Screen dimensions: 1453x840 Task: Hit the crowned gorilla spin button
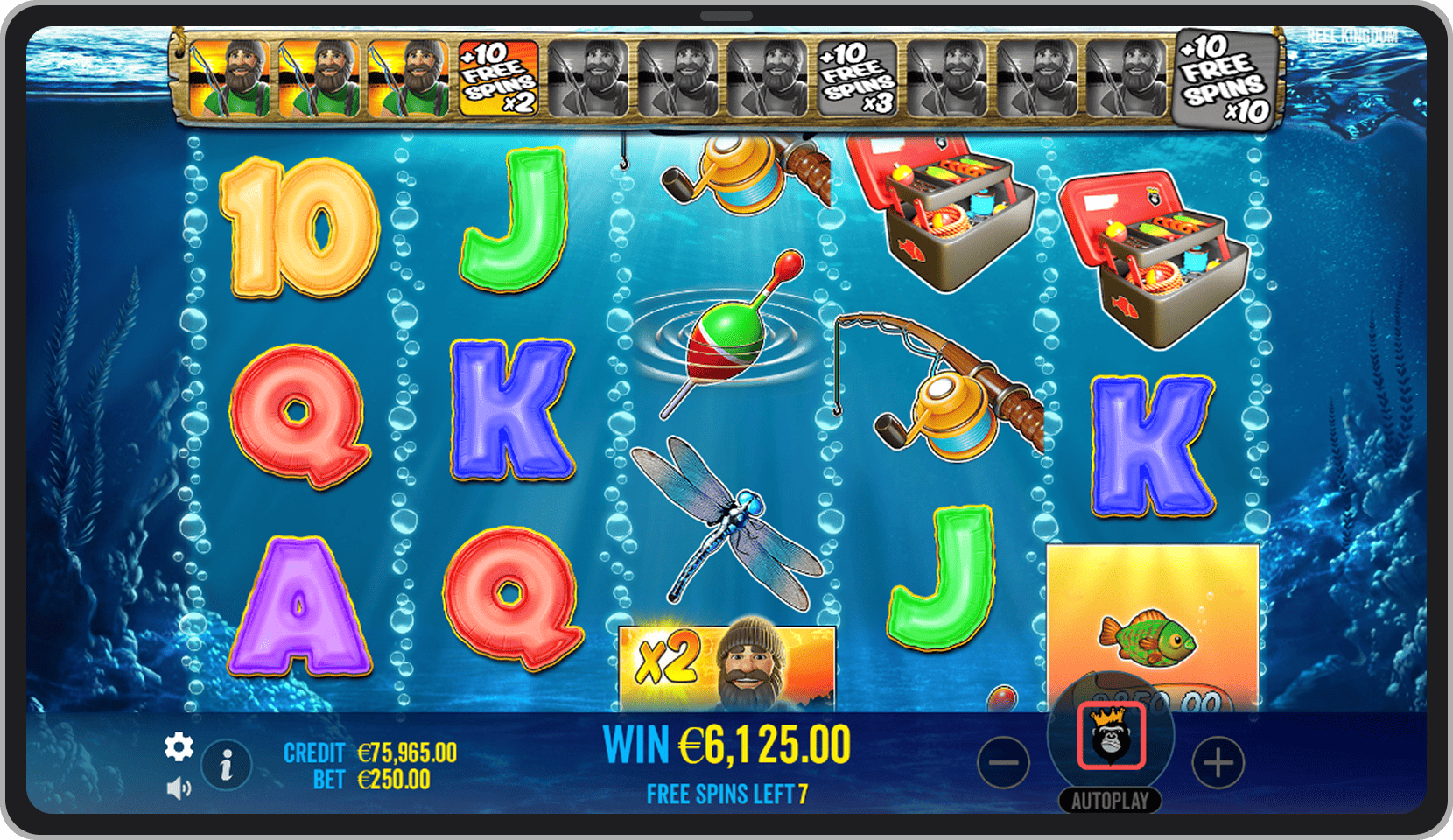coord(1111,736)
